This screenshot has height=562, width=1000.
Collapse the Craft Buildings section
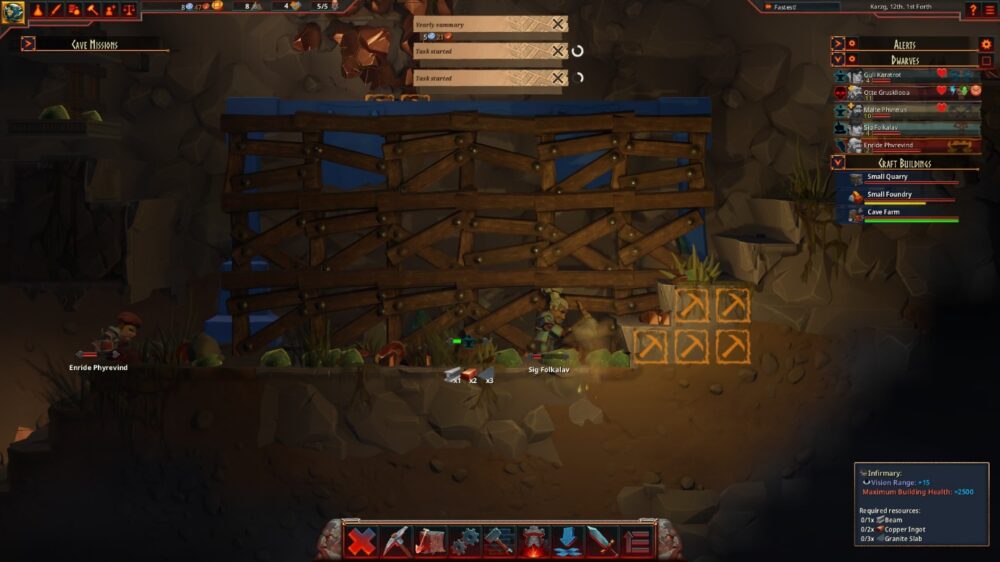838,163
